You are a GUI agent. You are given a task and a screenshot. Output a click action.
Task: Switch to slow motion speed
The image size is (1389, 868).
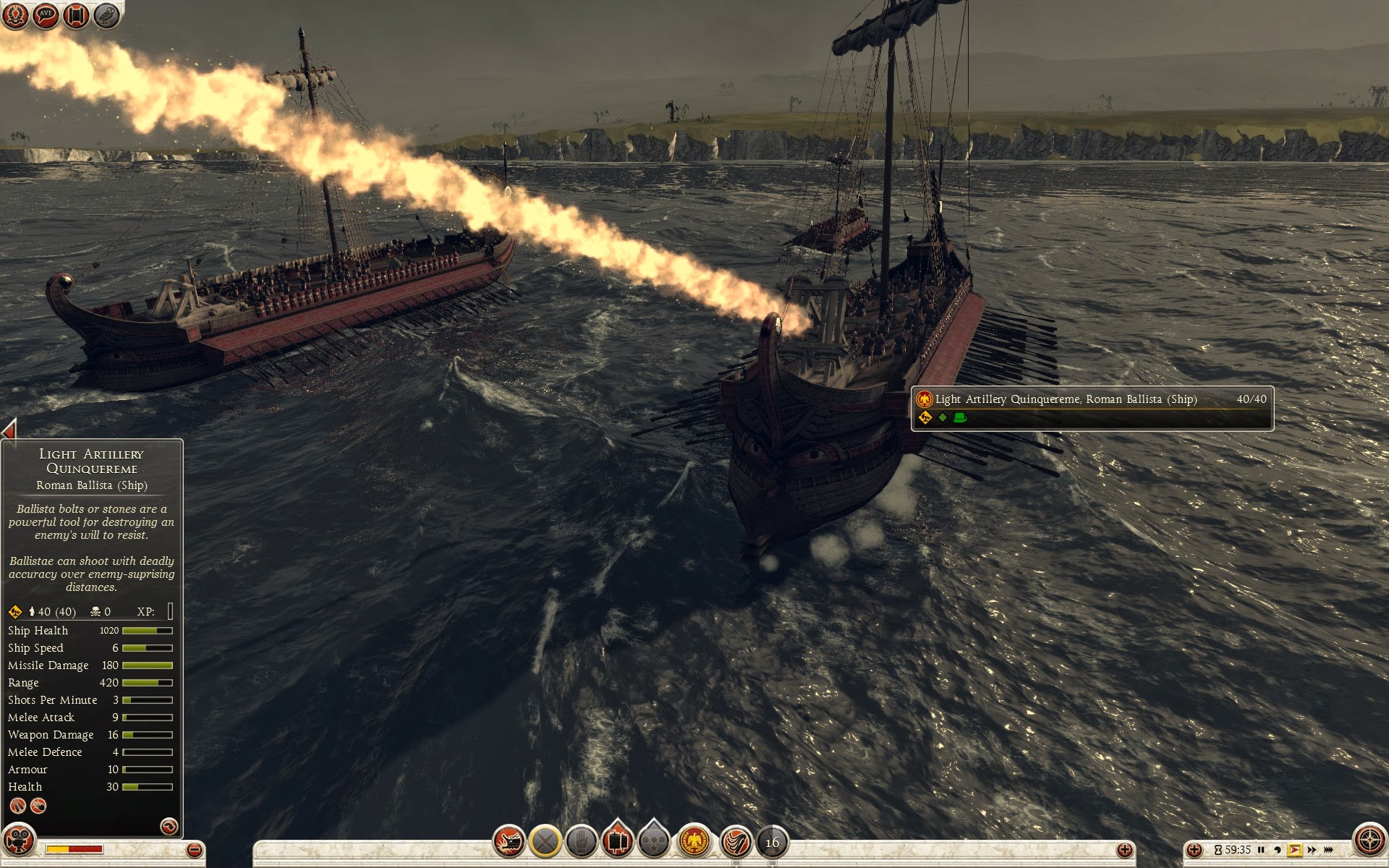click(1278, 850)
